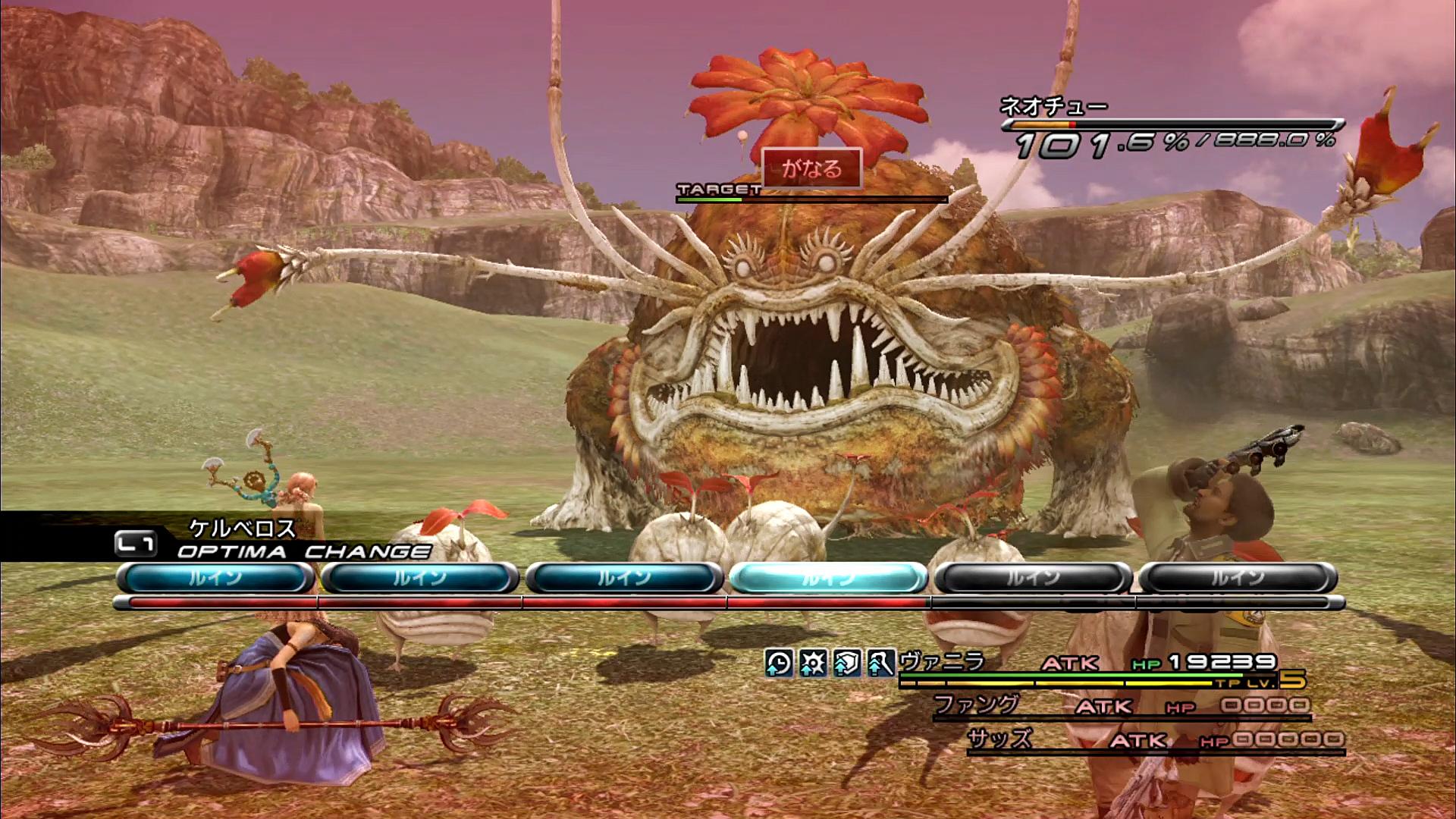Select party member ファング
The height and width of the screenshot is (819, 1456).
[975, 705]
